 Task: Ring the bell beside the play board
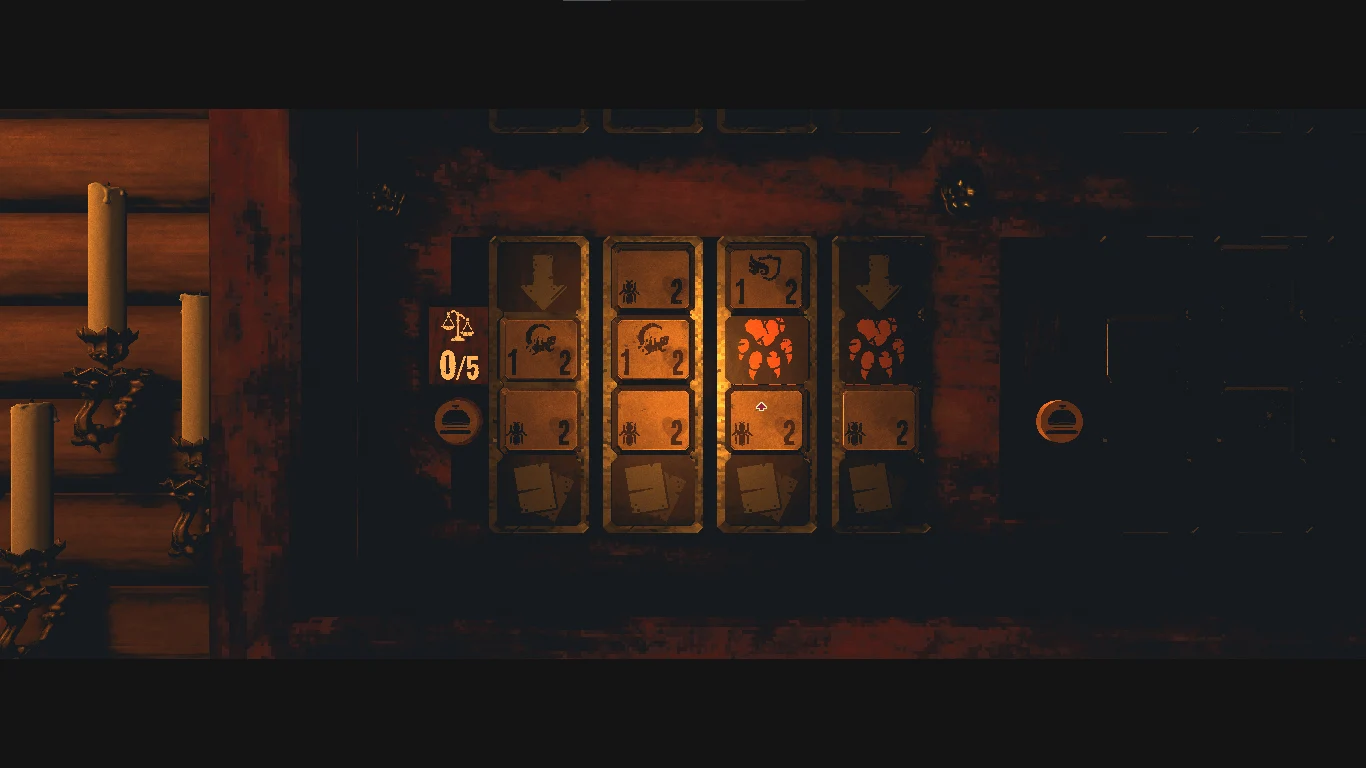pos(458,420)
